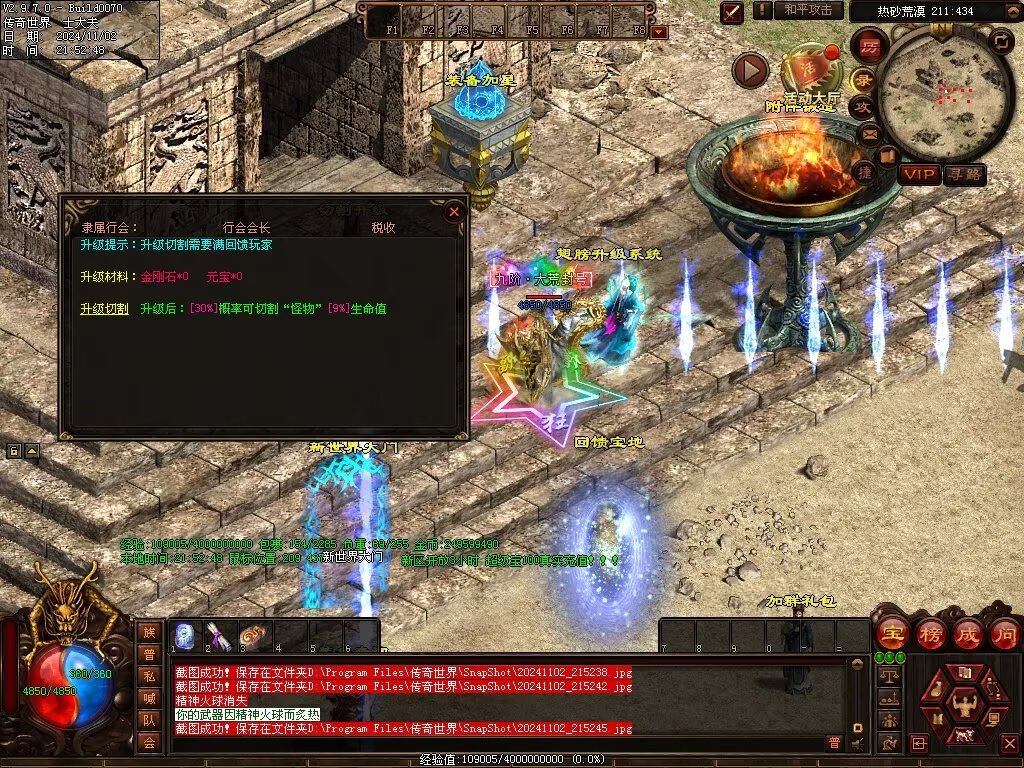The width and height of the screenshot is (1024, 768).
Task: Click the round play arrow button
Action: pyautogui.click(x=750, y=70)
